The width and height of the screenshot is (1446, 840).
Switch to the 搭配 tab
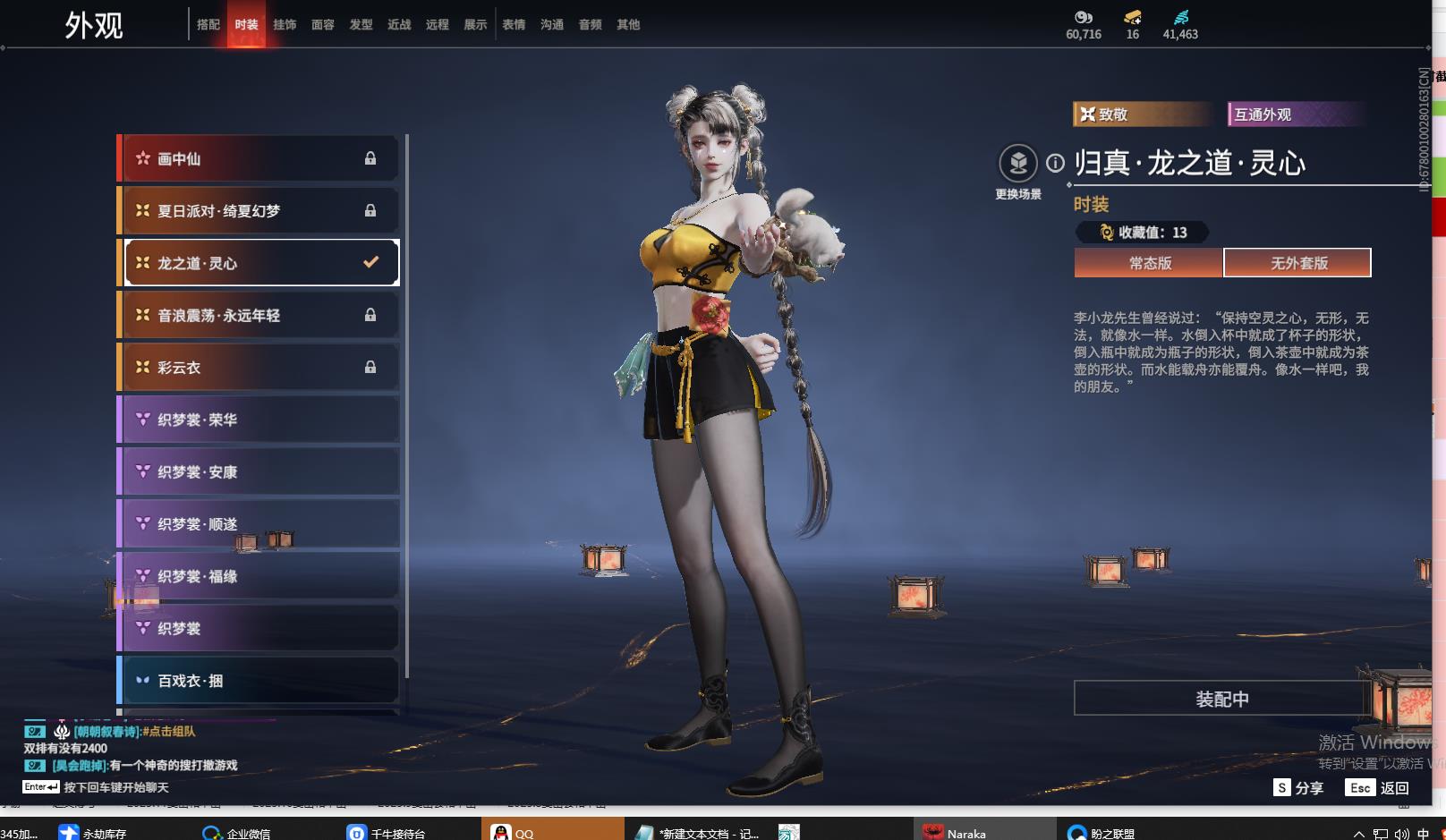click(208, 25)
